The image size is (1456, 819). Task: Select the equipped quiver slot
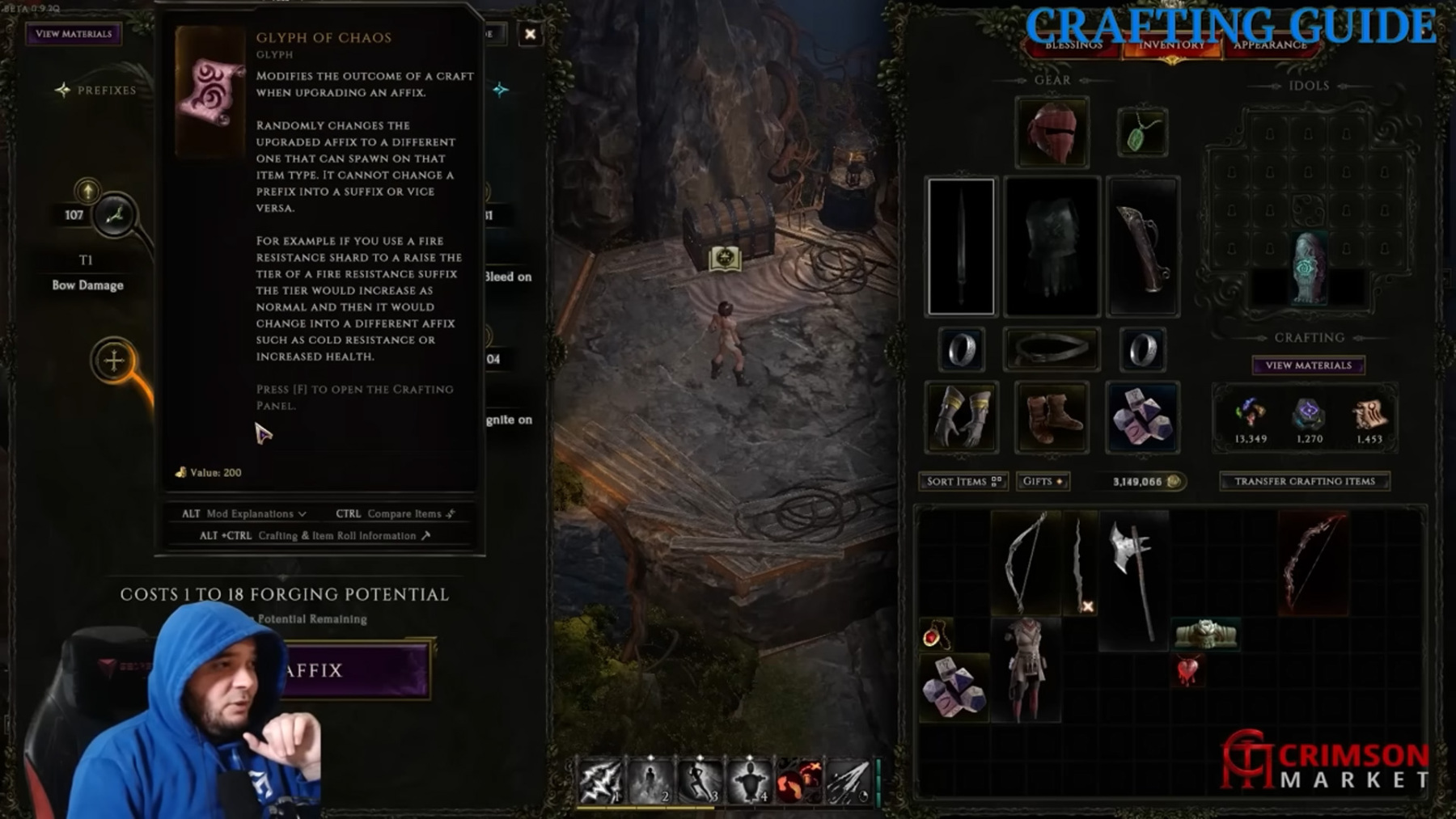click(1141, 246)
